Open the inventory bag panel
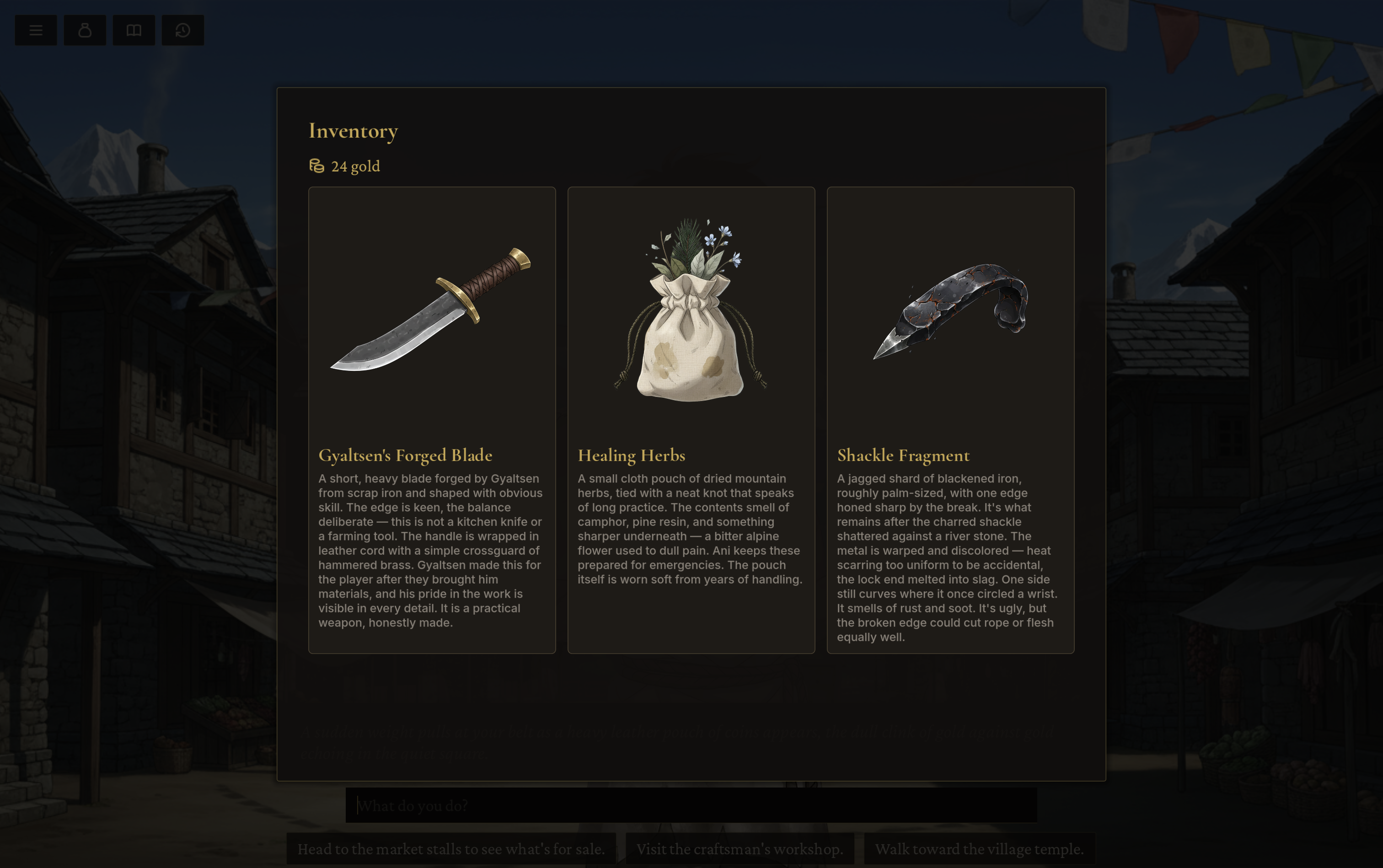The image size is (1383, 868). click(85, 30)
